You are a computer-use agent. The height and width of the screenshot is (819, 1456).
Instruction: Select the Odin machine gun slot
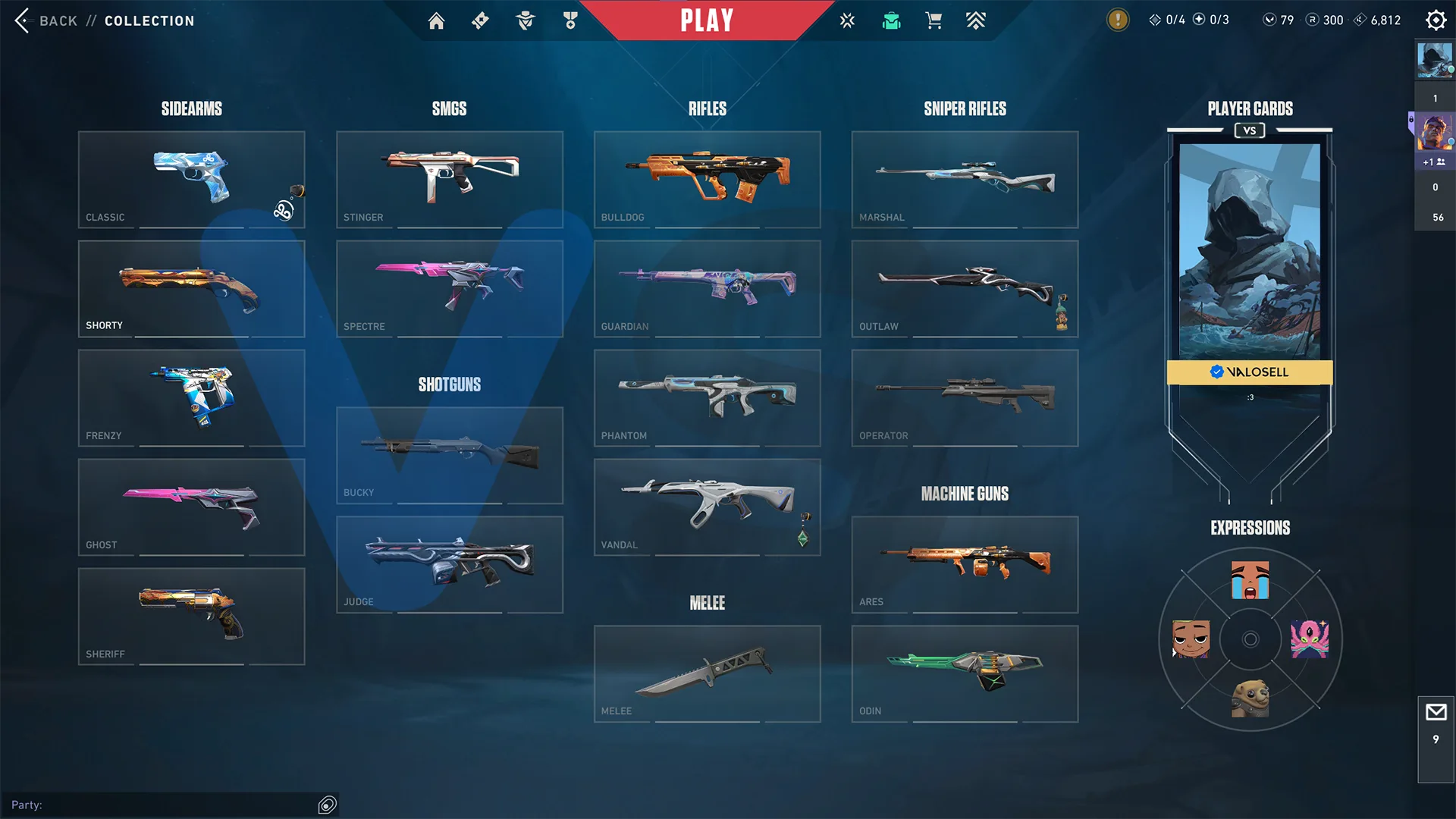point(965,673)
